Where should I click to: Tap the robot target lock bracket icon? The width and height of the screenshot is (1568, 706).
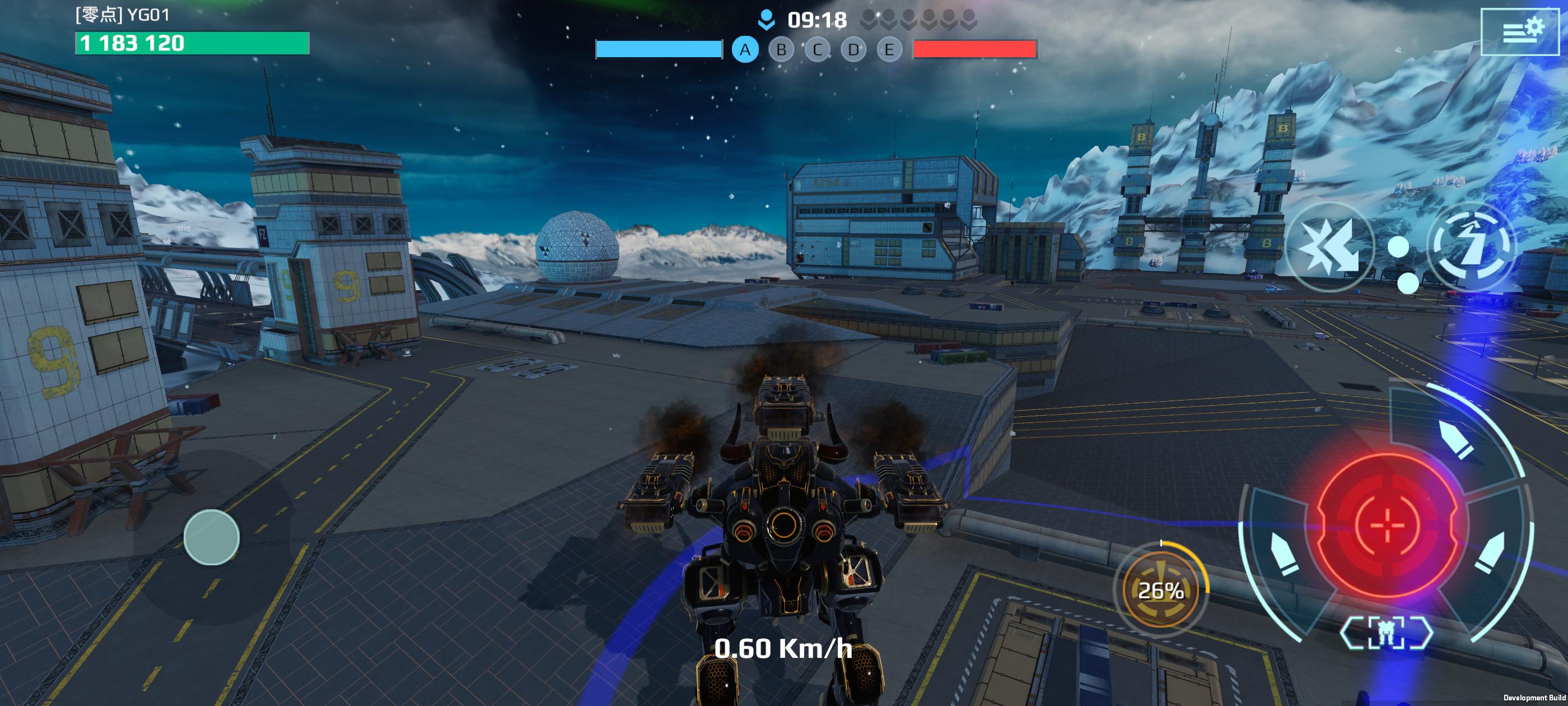tap(1386, 633)
